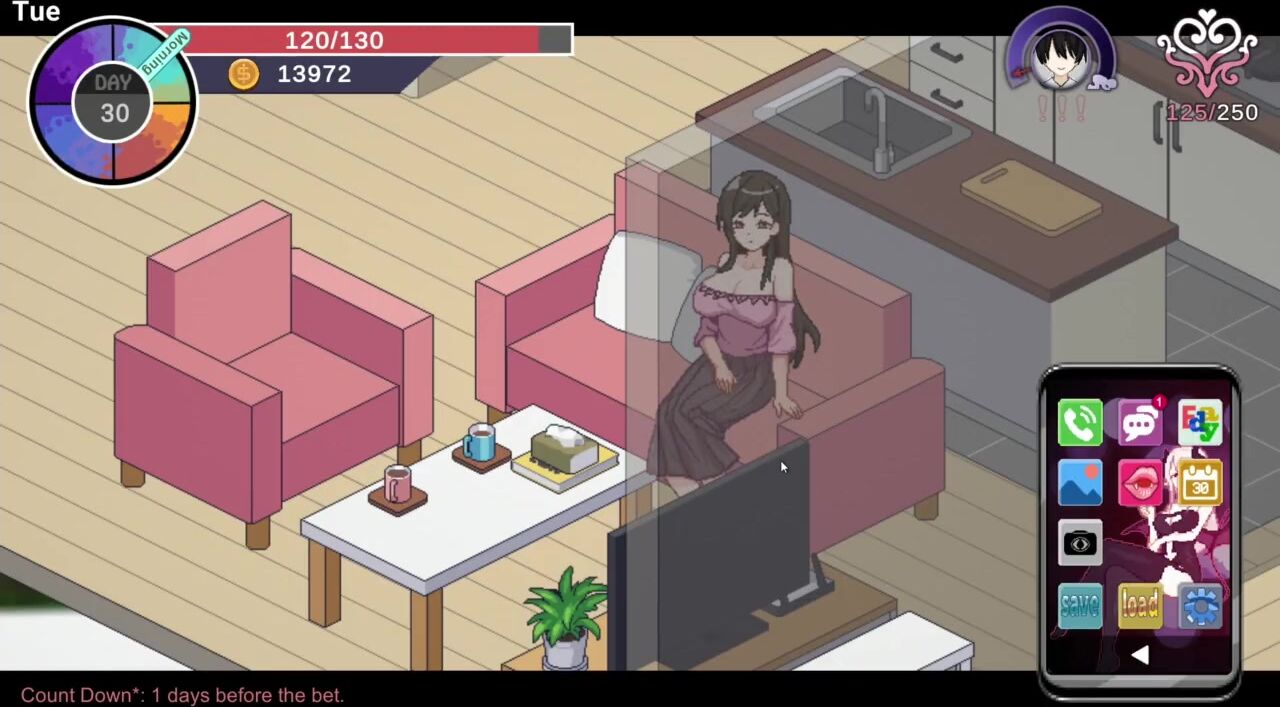Open the camera eye app
The image size is (1280, 707).
(1080, 544)
